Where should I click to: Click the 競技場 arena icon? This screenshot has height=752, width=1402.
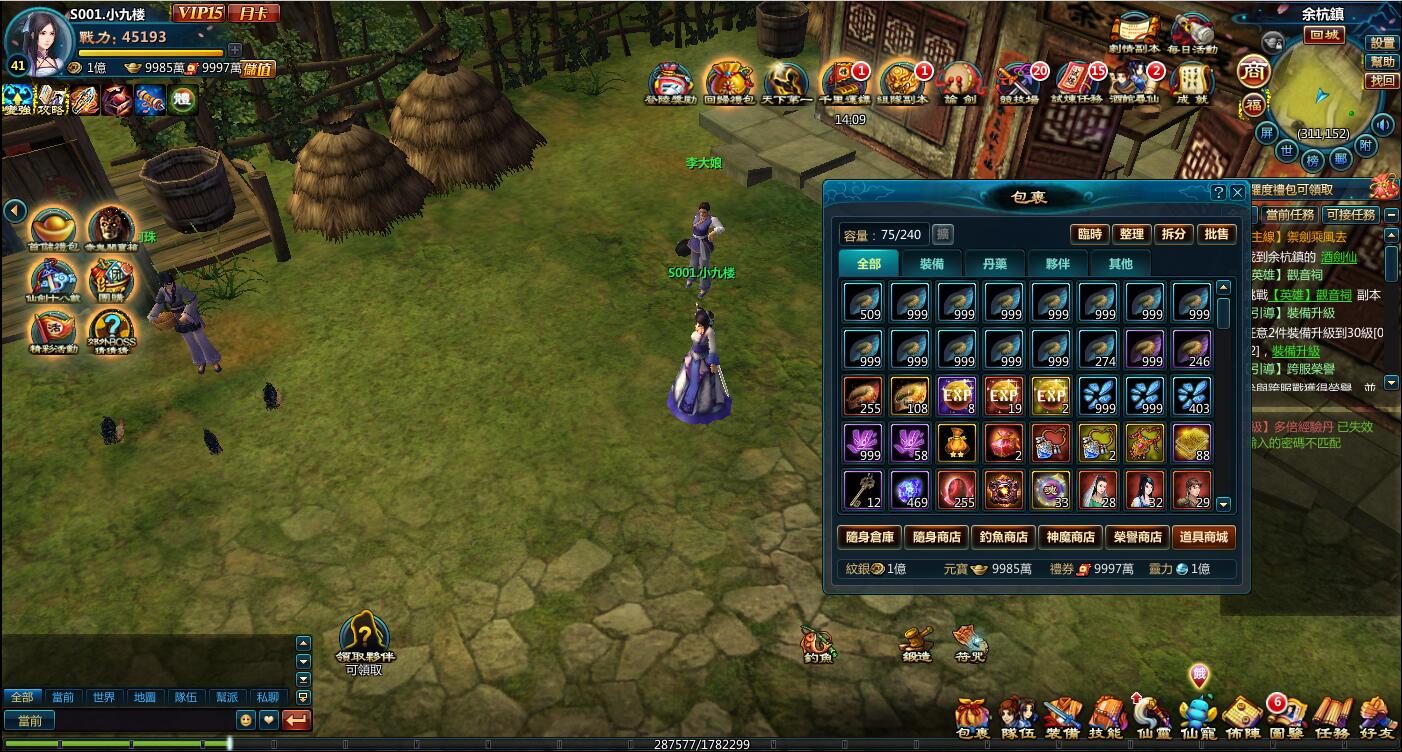1019,83
